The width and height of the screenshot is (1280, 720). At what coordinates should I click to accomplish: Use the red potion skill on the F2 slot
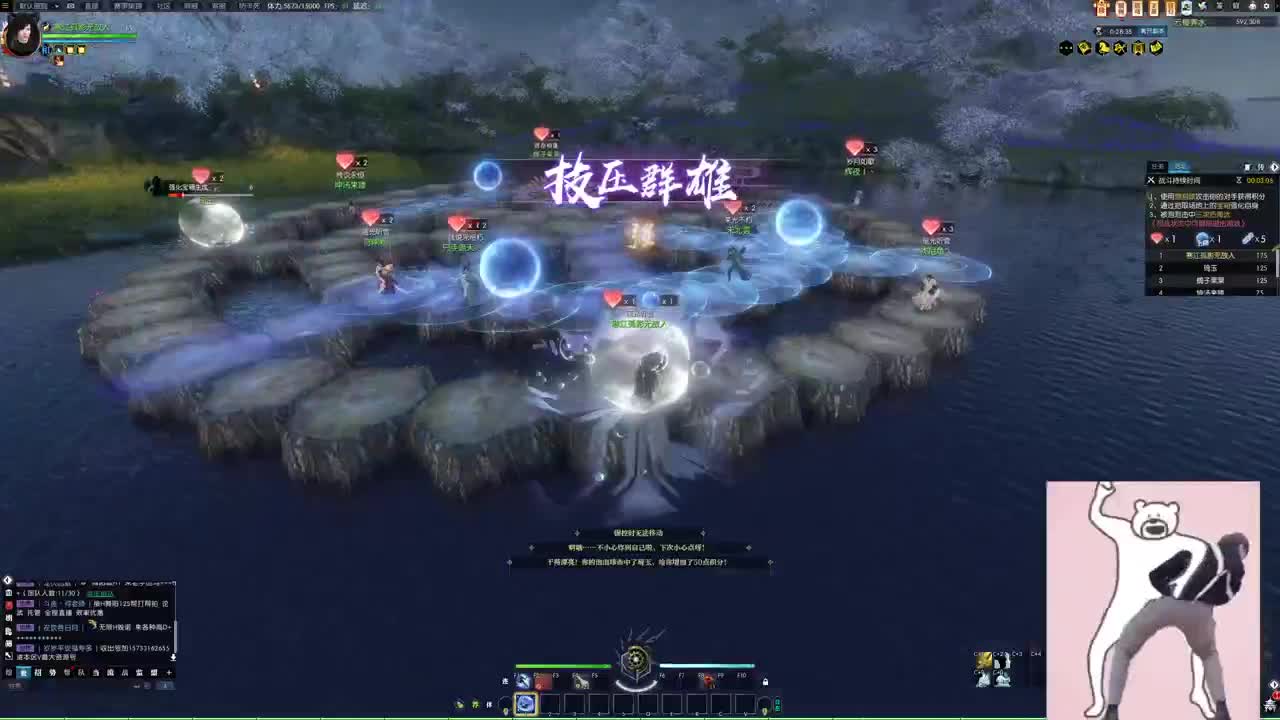point(538,682)
